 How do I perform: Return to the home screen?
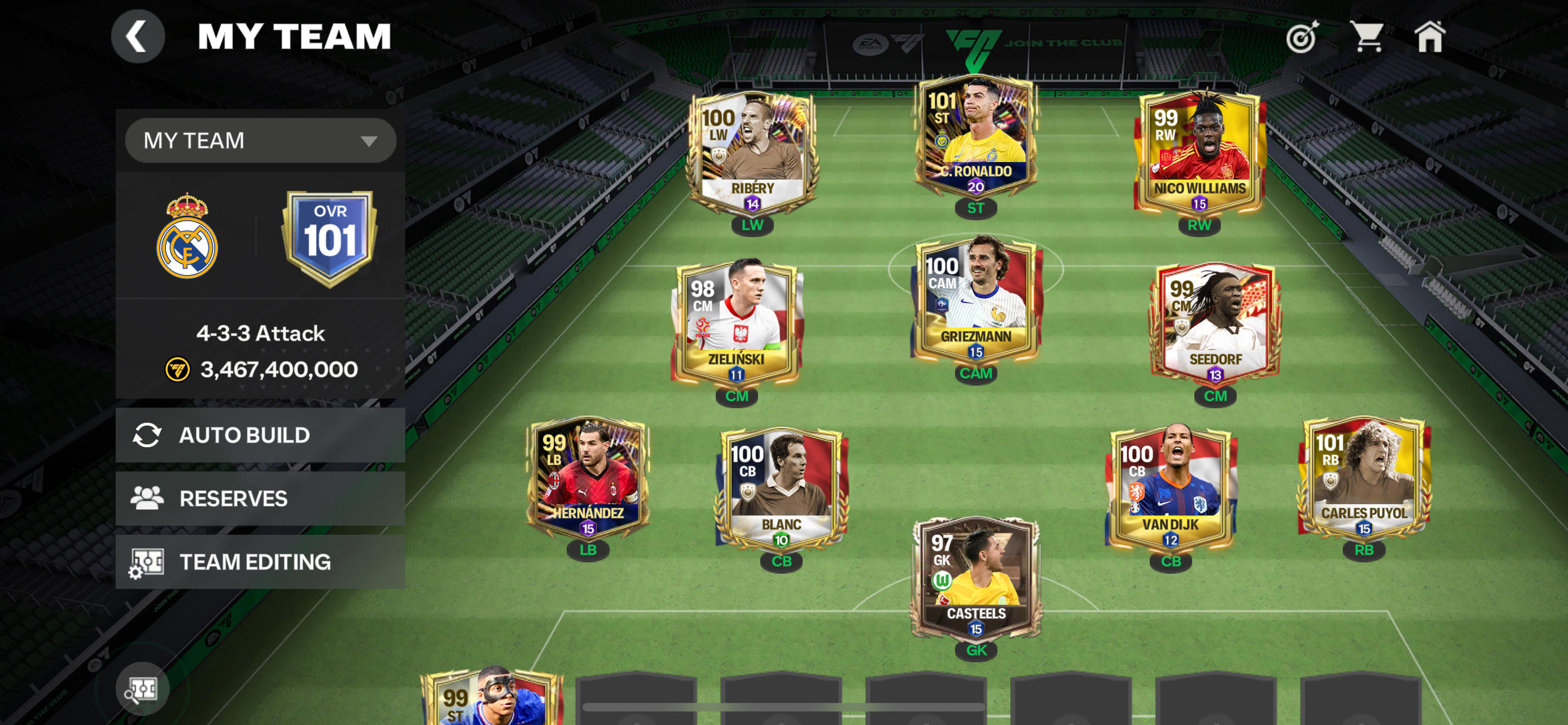coord(1429,37)
